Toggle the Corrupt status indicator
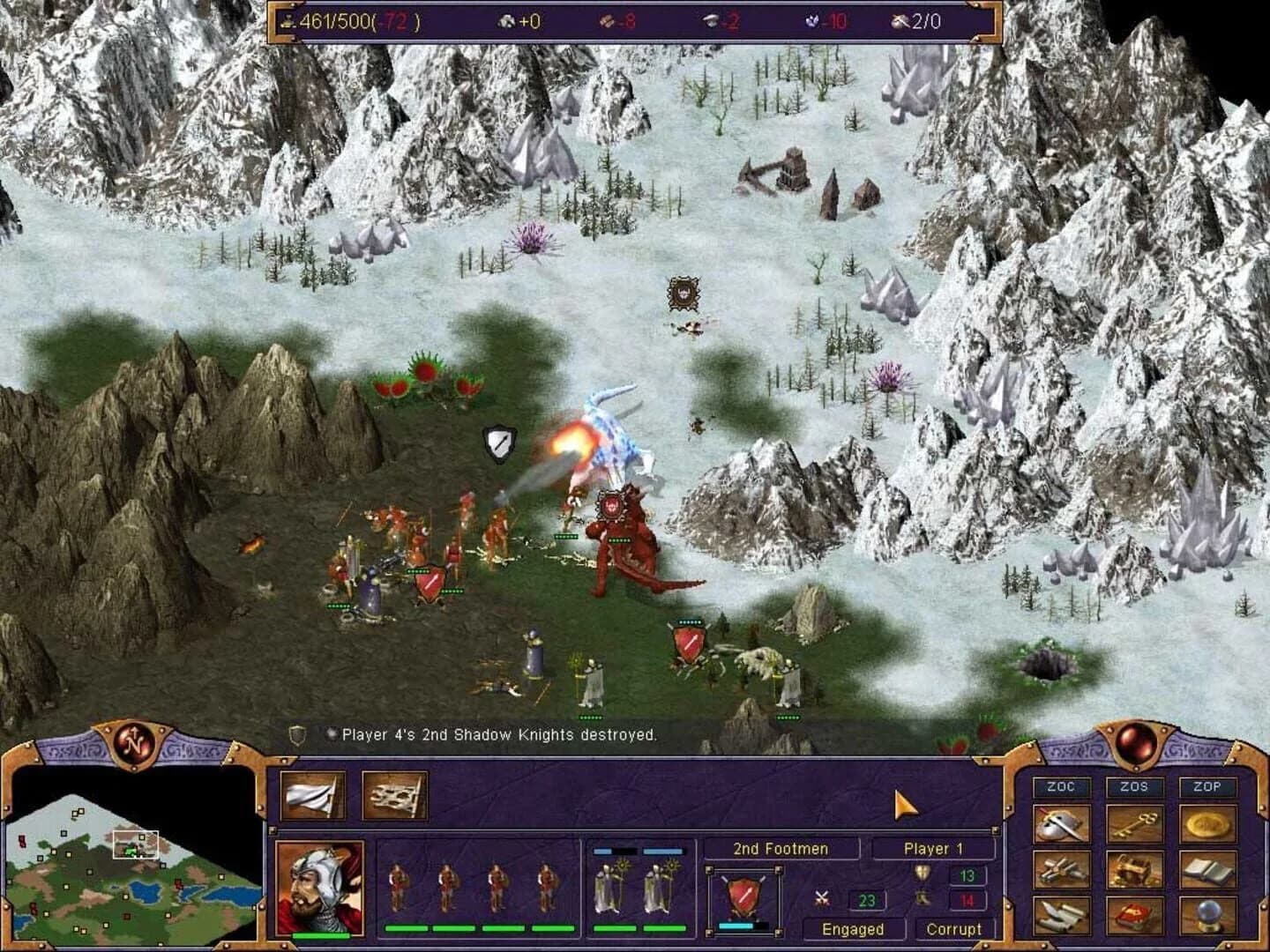This screenshot has width=1270, height=952. [x=953, y=929]
